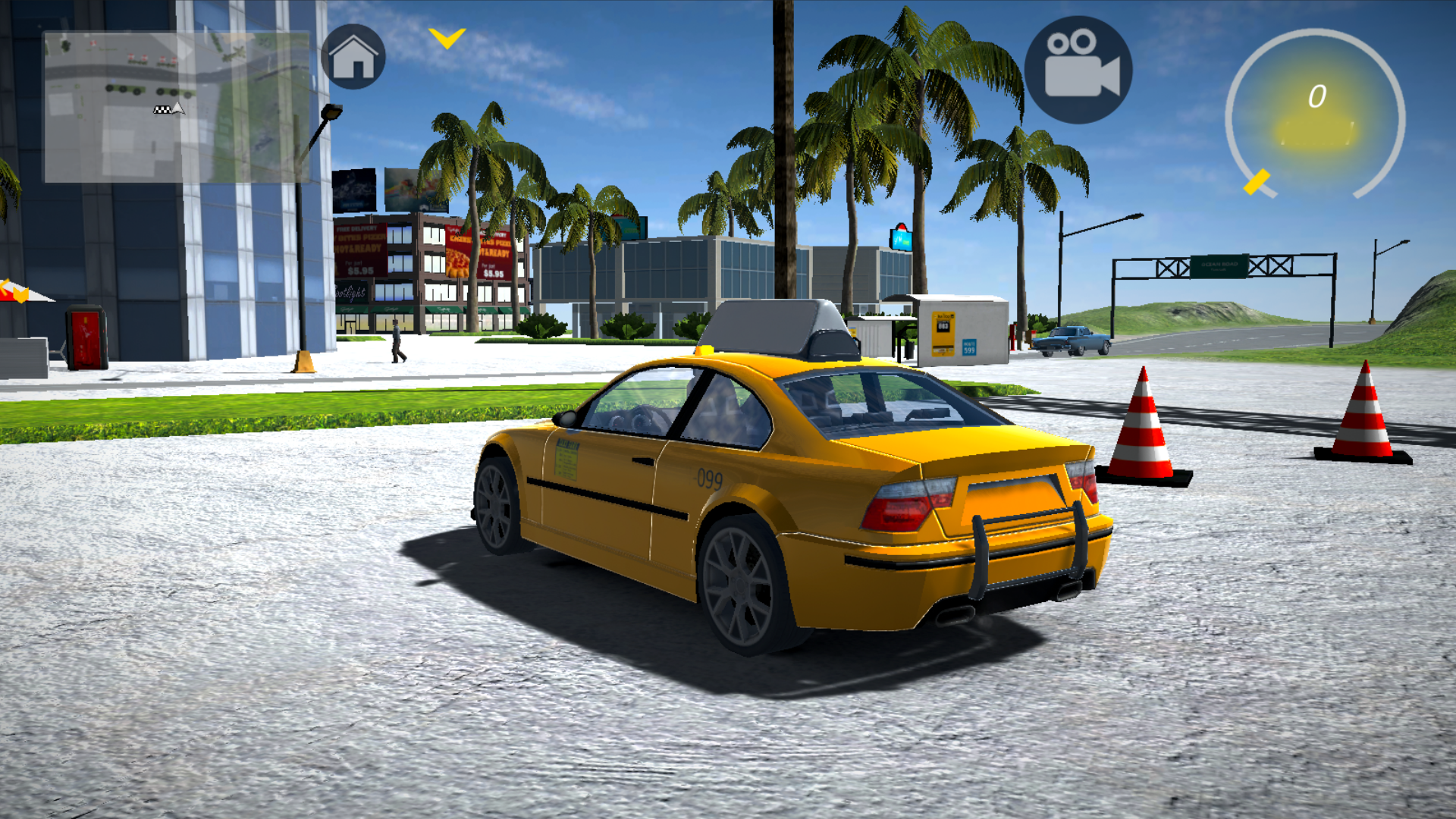
Task: Select the left striped traffic cone
Action: coord(1141,428)
